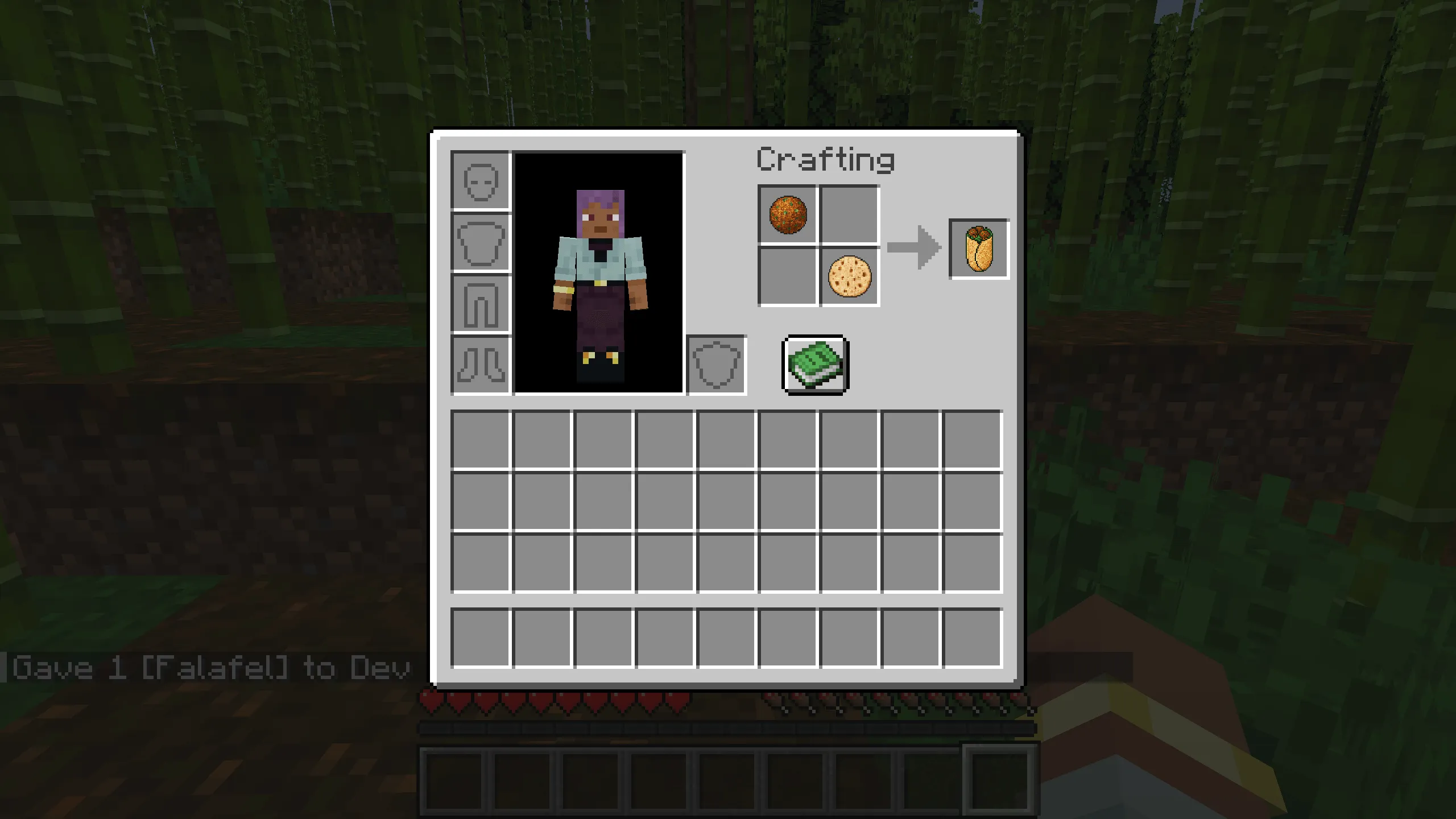Click the empty top-right crafting grid slot
This screenshot has height=819, width=1456.
click(850, 214)
